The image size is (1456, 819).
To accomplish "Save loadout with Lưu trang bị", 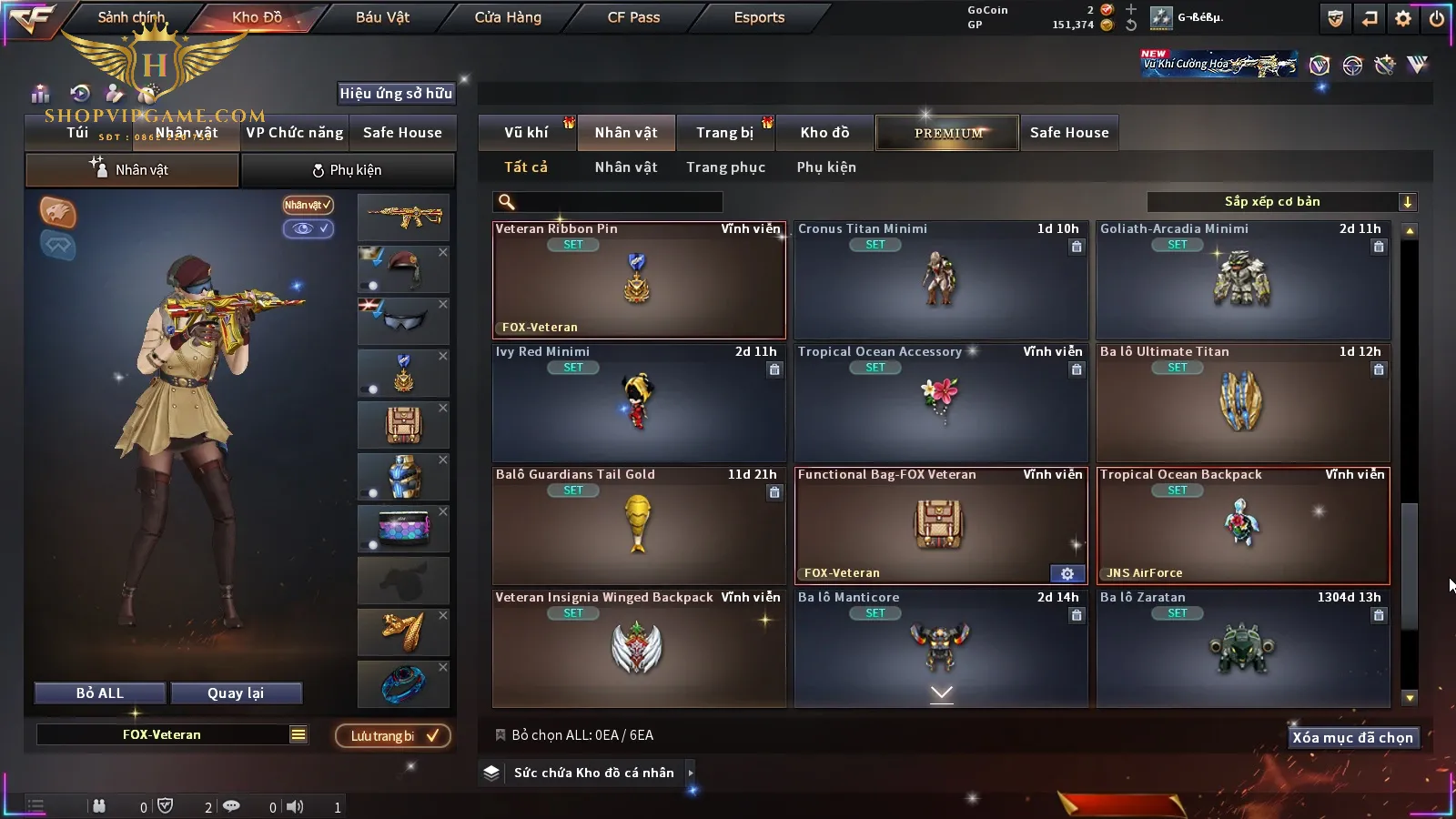I will click(393, 736).
